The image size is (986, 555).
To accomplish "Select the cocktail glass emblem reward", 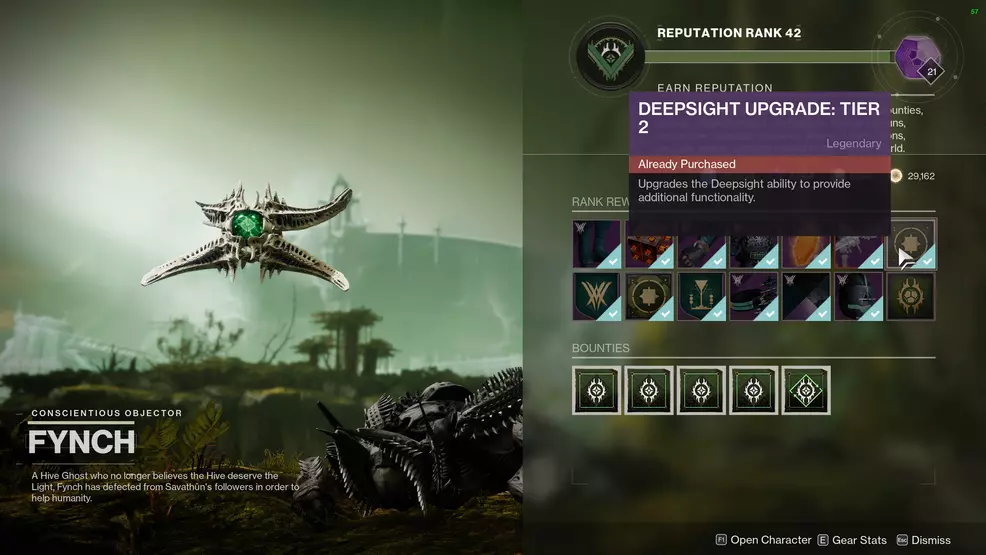I will [701, 296].
